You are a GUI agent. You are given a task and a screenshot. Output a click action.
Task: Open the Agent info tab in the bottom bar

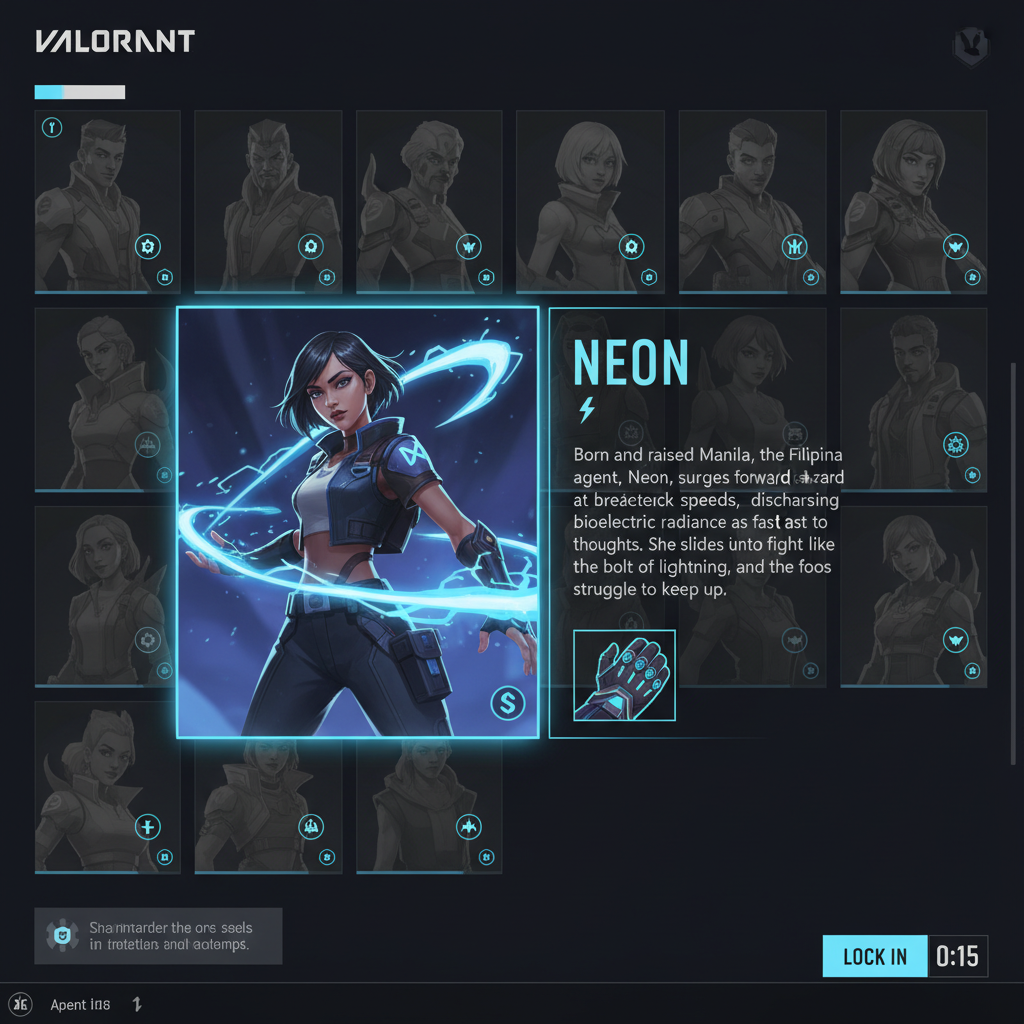[80, 1004]
